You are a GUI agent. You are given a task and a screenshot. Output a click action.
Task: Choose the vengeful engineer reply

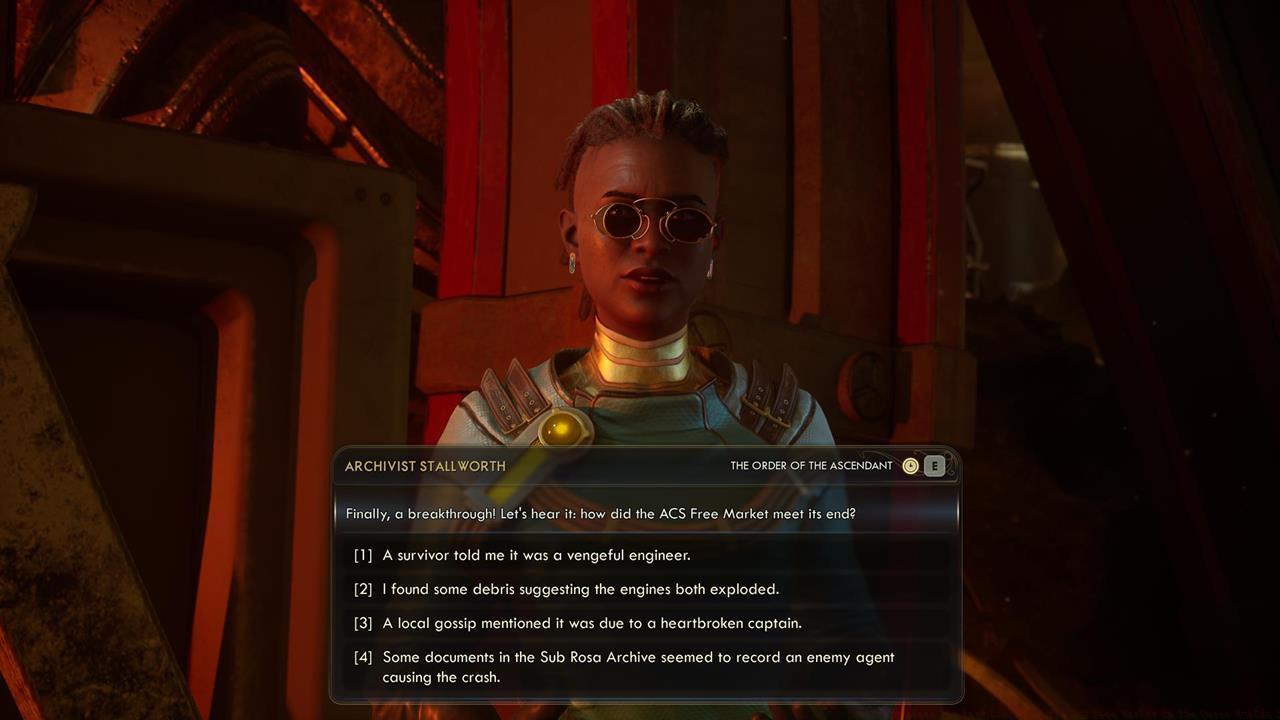[536, 555]
